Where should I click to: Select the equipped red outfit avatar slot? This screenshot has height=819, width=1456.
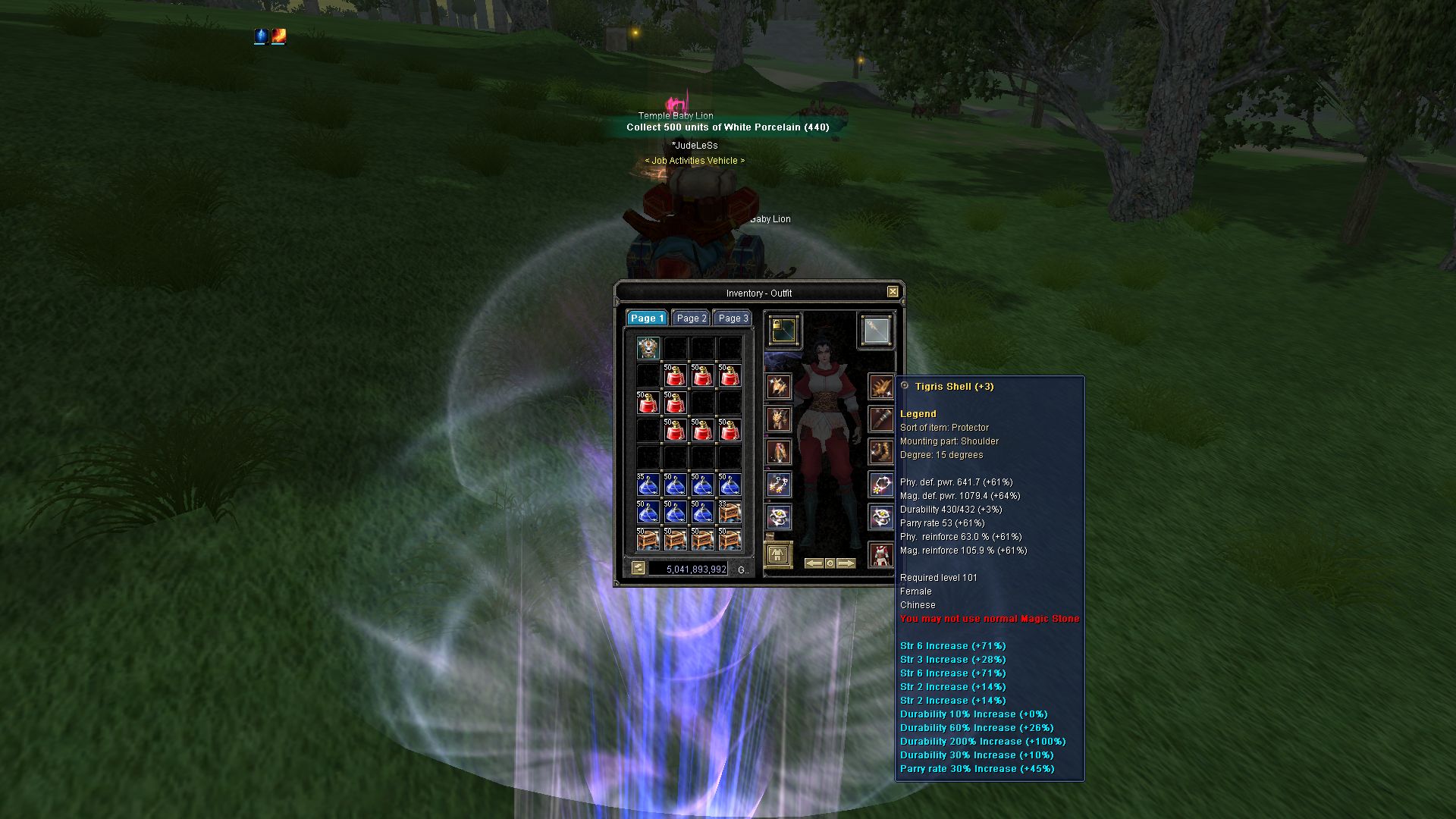(881, 555)
